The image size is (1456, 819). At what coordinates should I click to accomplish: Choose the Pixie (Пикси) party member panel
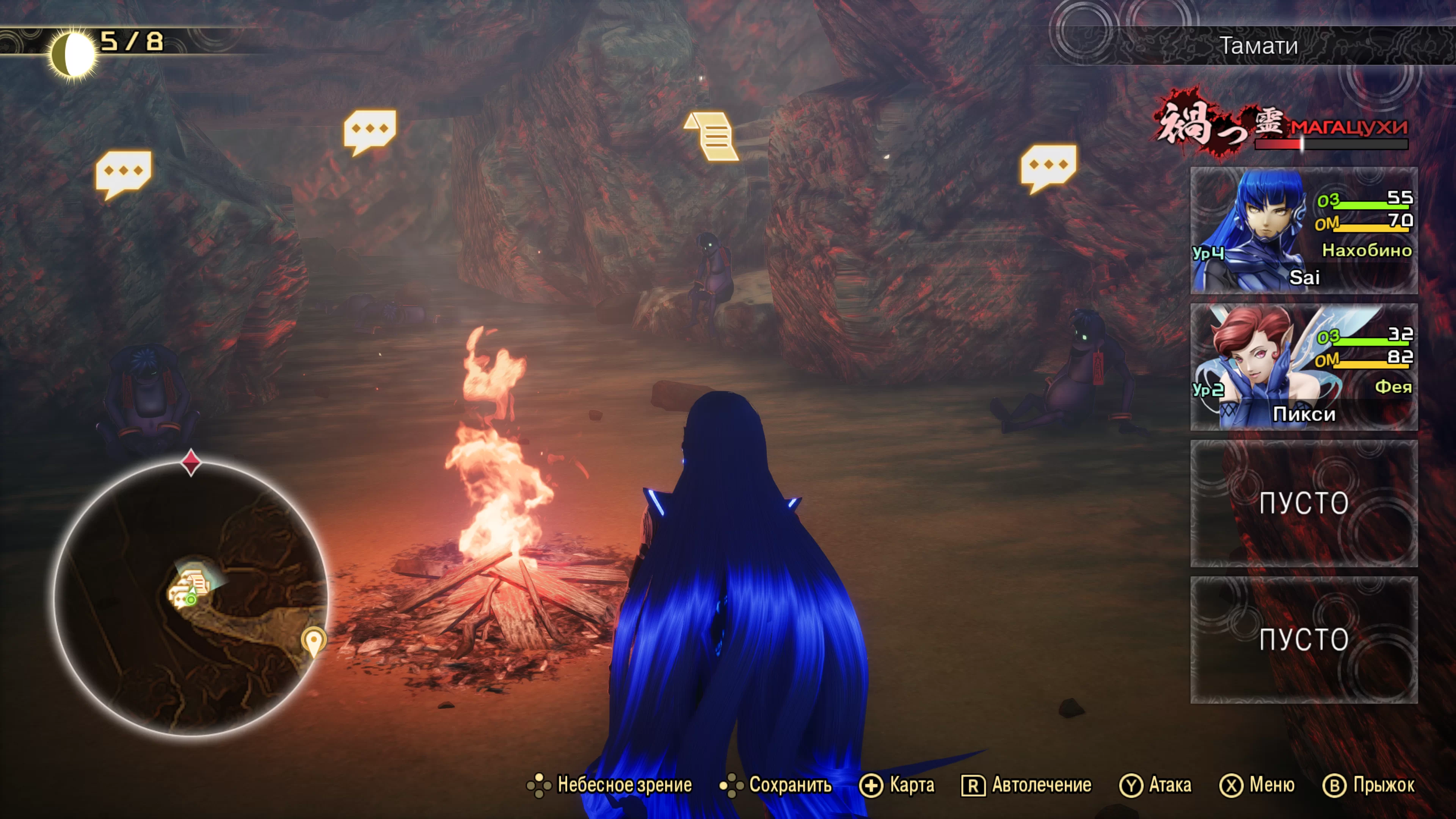(1304, 367)
